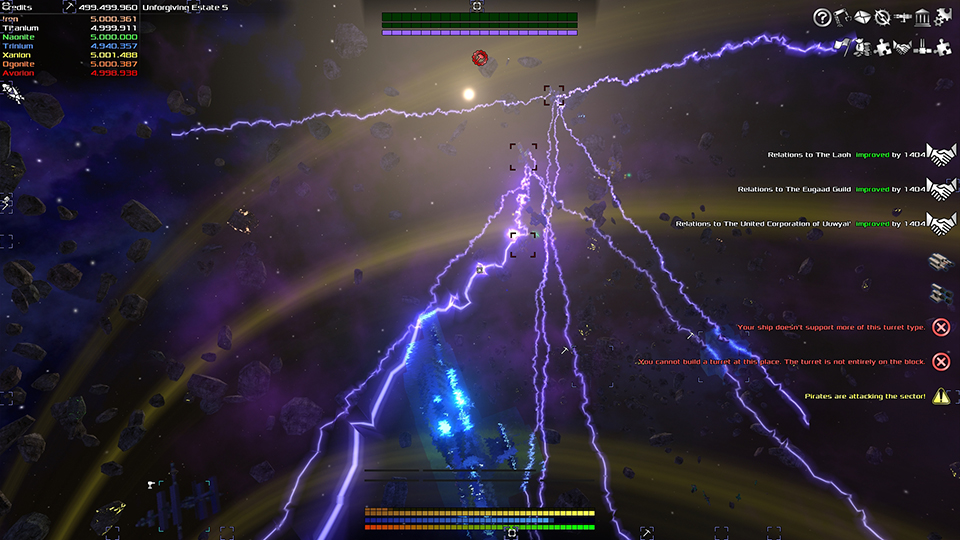Dismiss the cannot build turret error

coord(941,361)
